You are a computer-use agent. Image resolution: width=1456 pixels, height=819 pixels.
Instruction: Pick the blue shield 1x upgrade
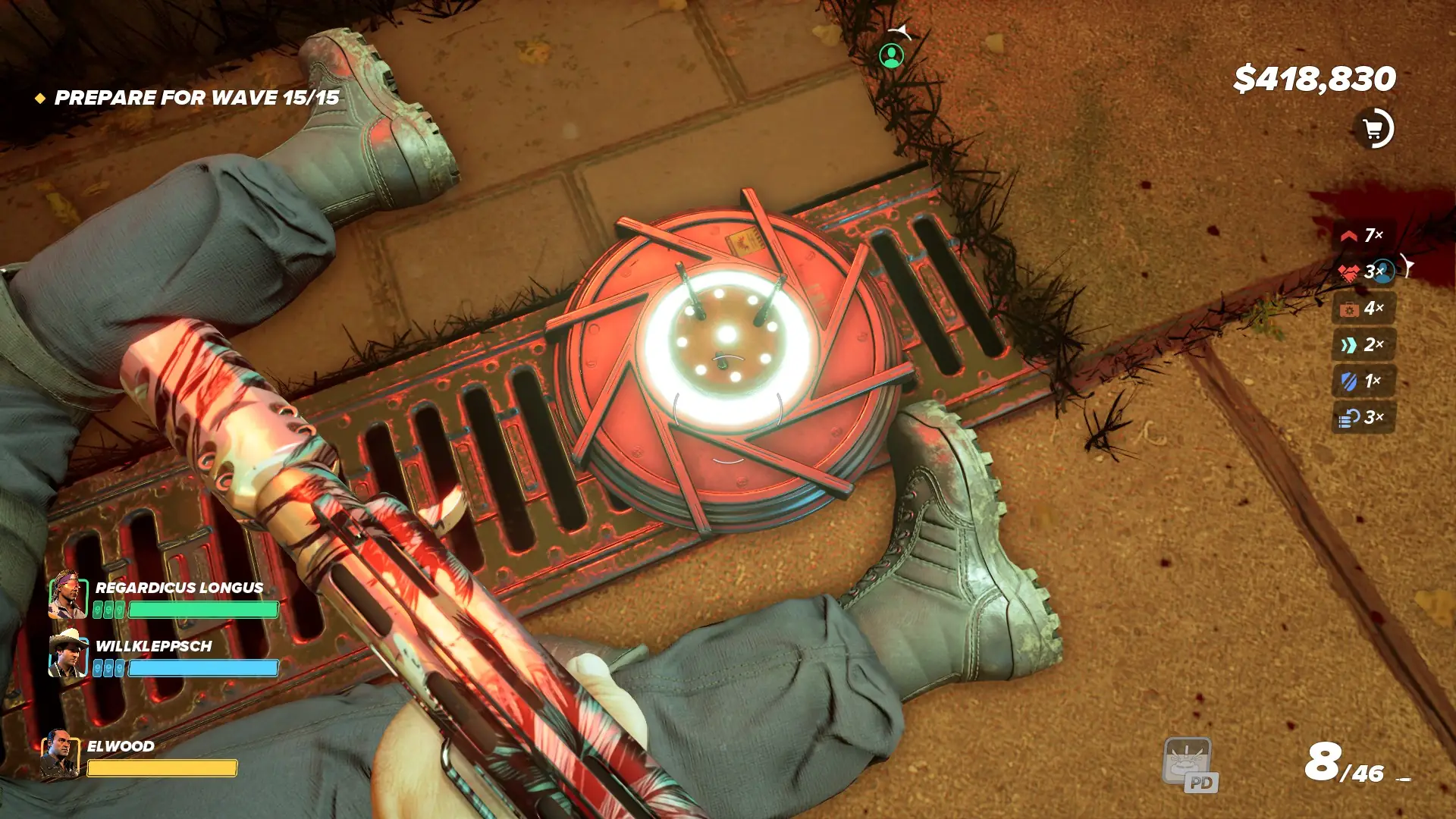[x=1363, y=381]
